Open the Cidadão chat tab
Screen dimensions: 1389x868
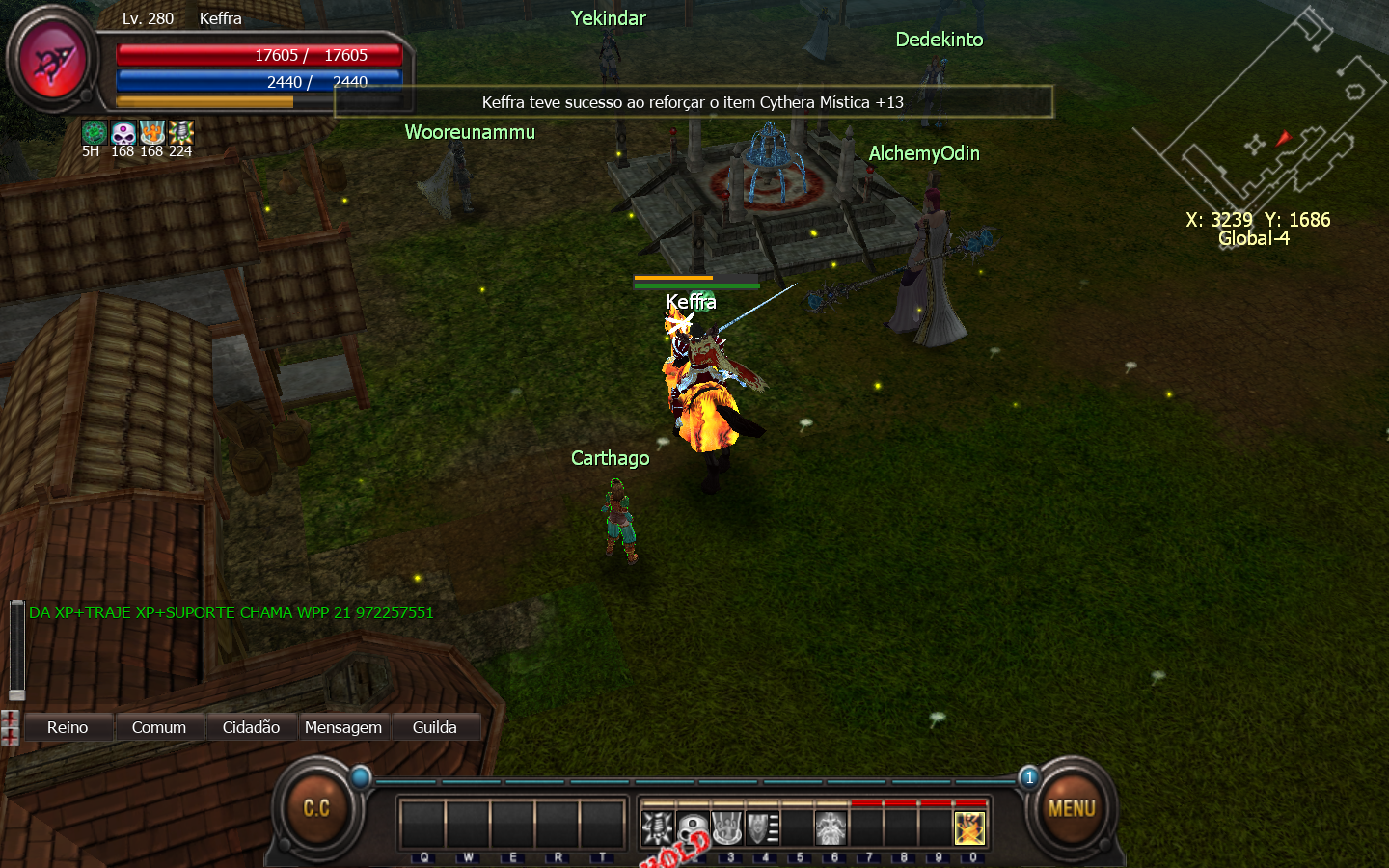pyautogui.click(x=251, y=727)
